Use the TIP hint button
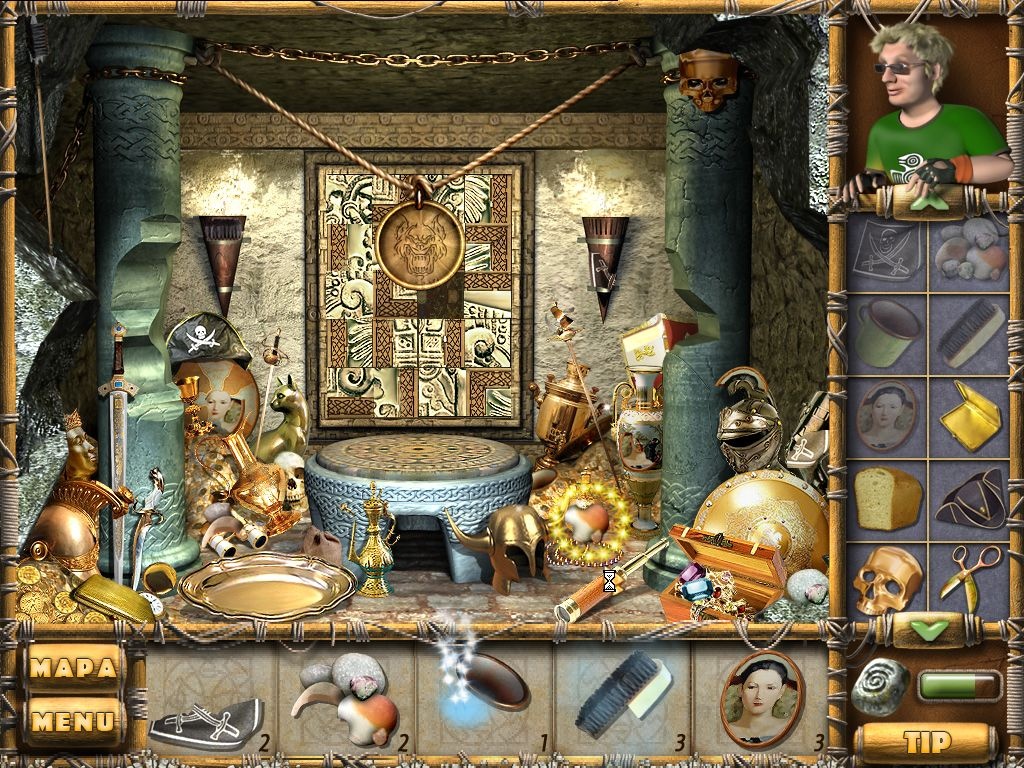 pyautogui.click(x=926, y=741)
